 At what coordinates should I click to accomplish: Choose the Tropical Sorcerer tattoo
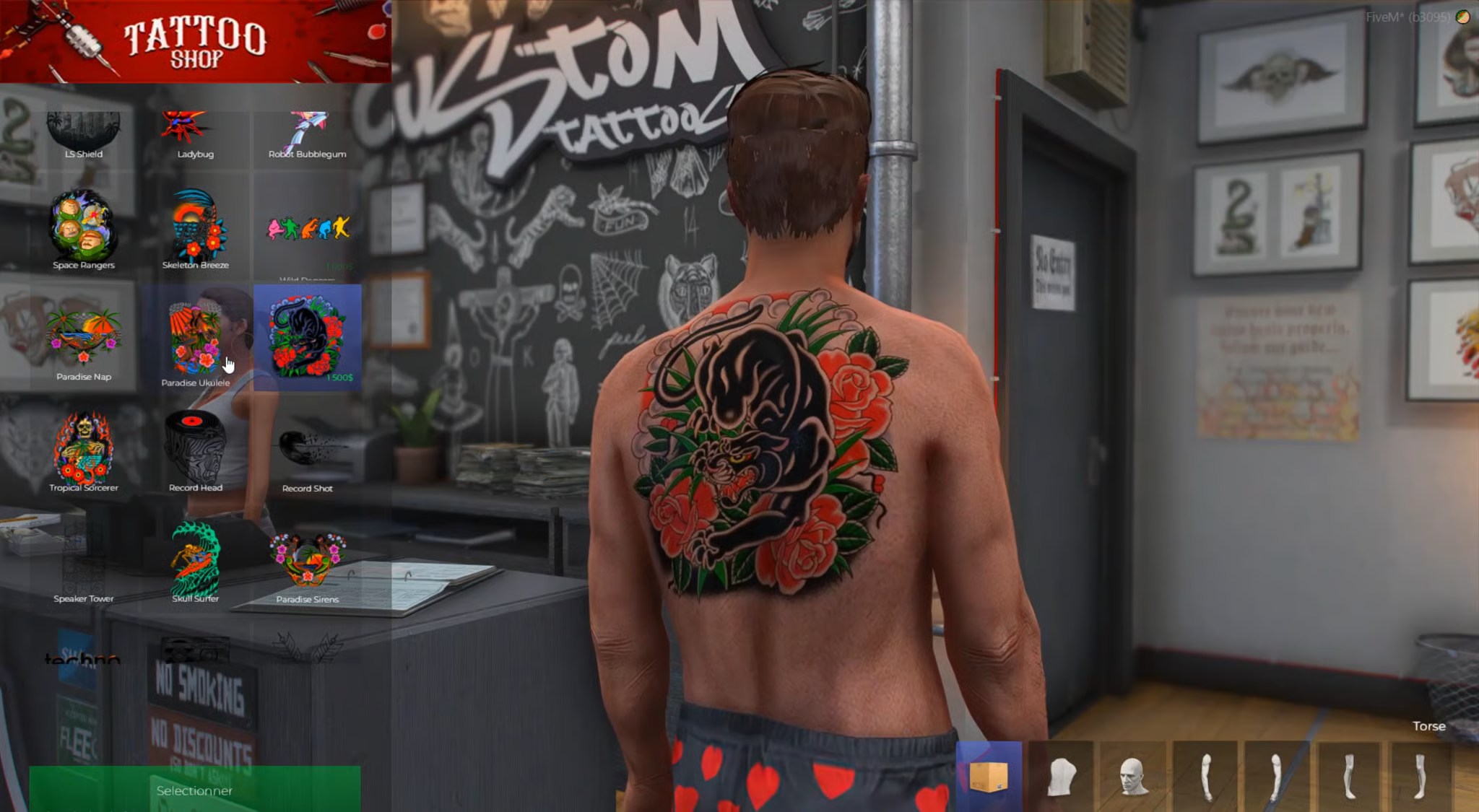pos(84,449)
